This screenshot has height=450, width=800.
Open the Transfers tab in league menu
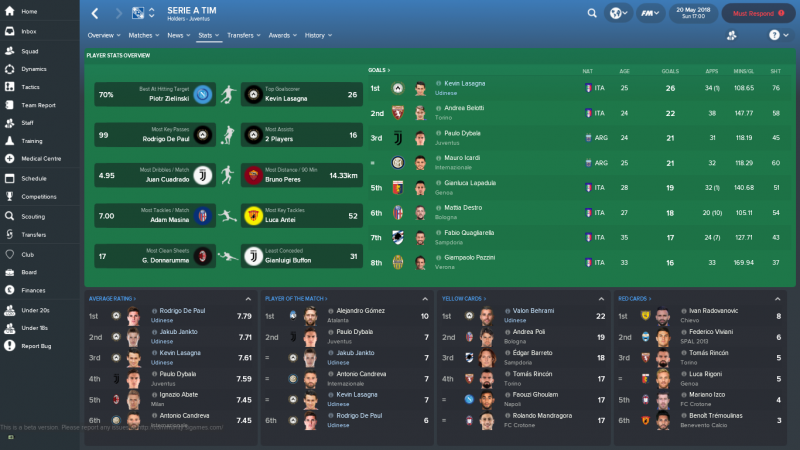click(241, 35)
